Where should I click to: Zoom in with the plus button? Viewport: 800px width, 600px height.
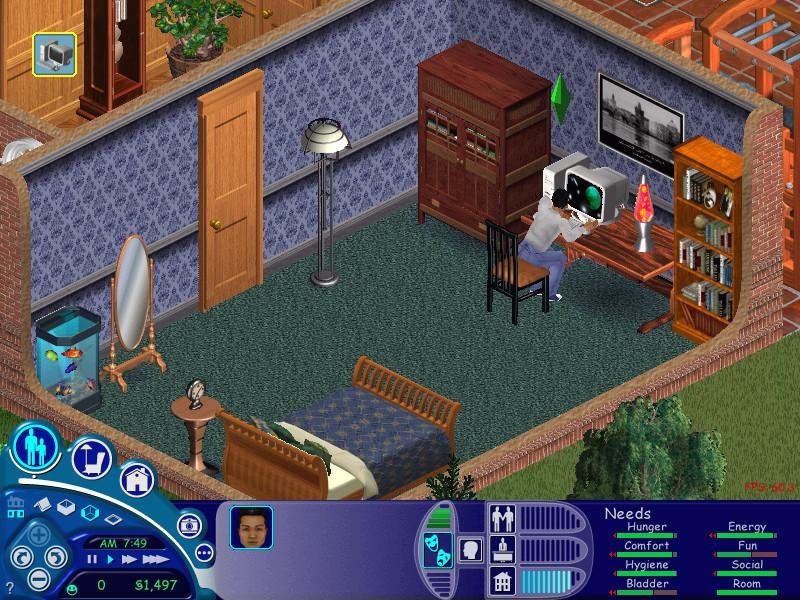point(40,534)
